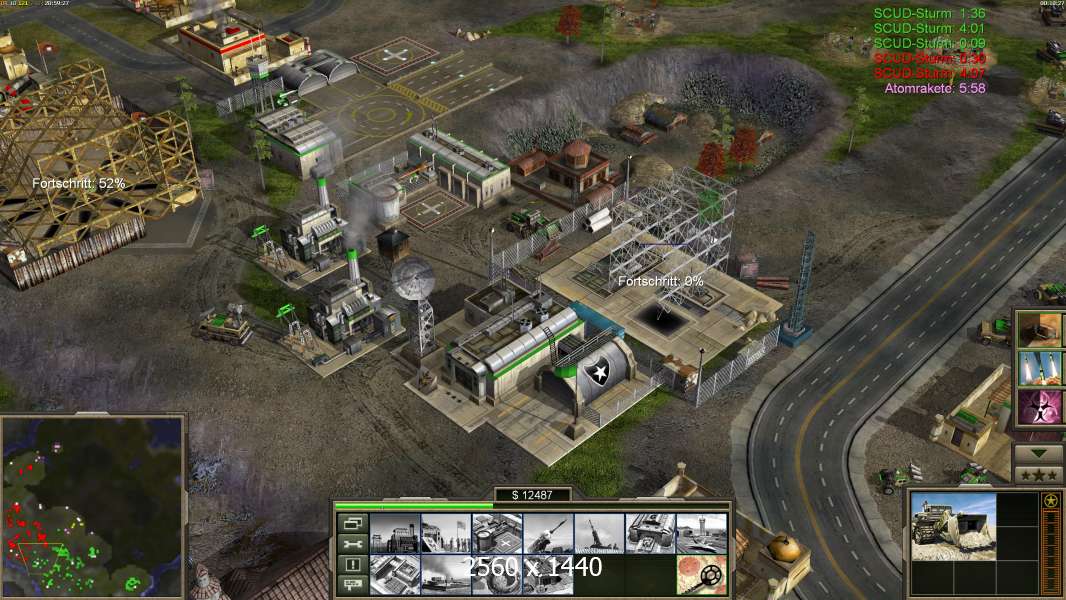Open the three-star generals powers button
The image size is (1066, 600).
tap(1039, 474)
